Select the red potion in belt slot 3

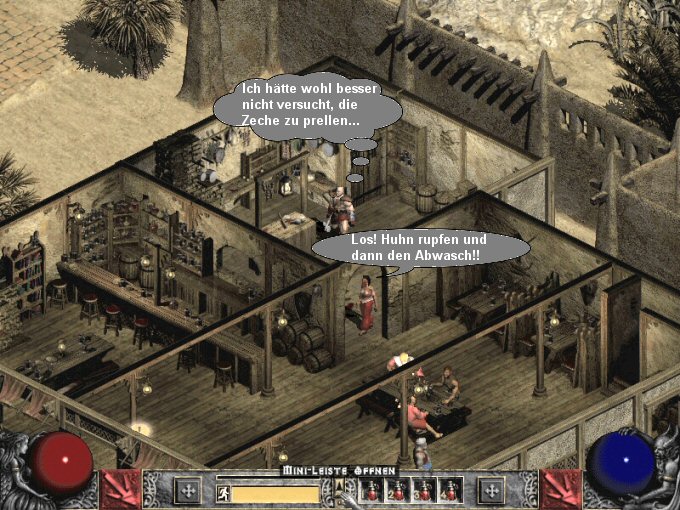(x=423, y=490)
